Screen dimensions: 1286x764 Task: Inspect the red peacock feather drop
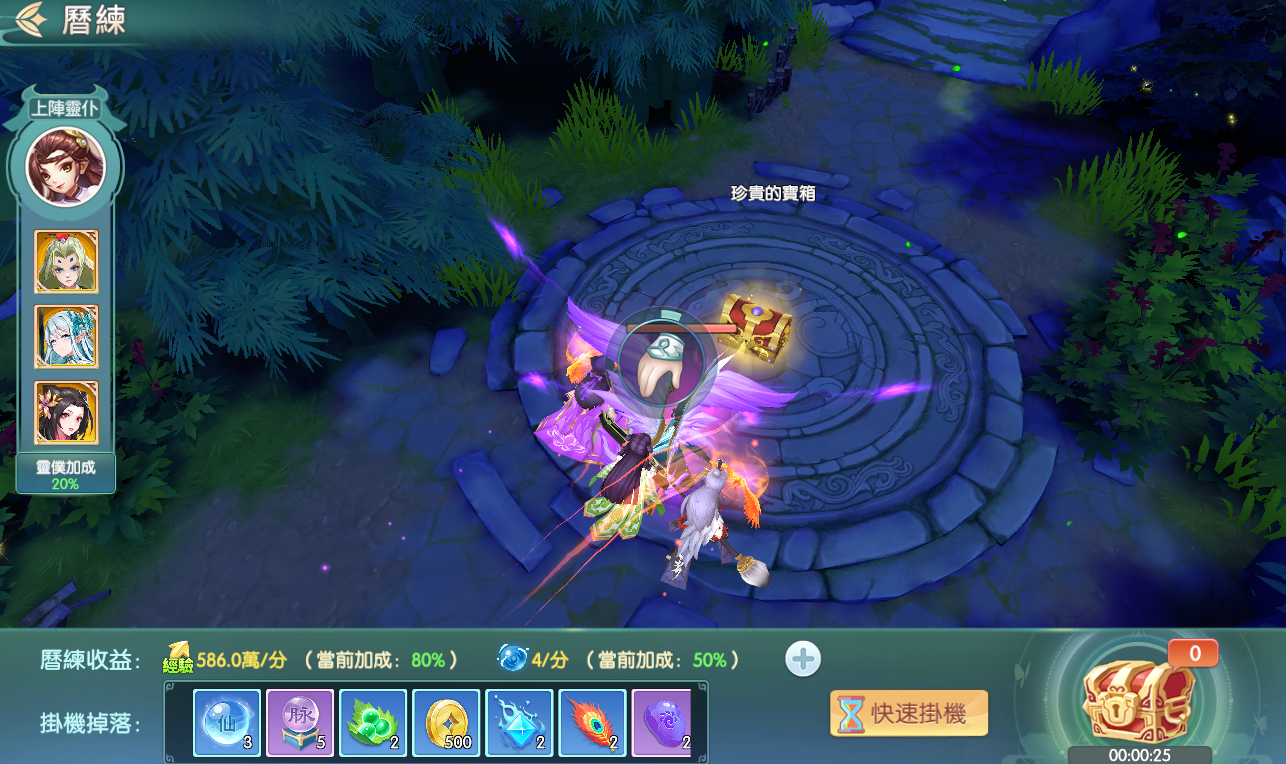tap(592, 722)
